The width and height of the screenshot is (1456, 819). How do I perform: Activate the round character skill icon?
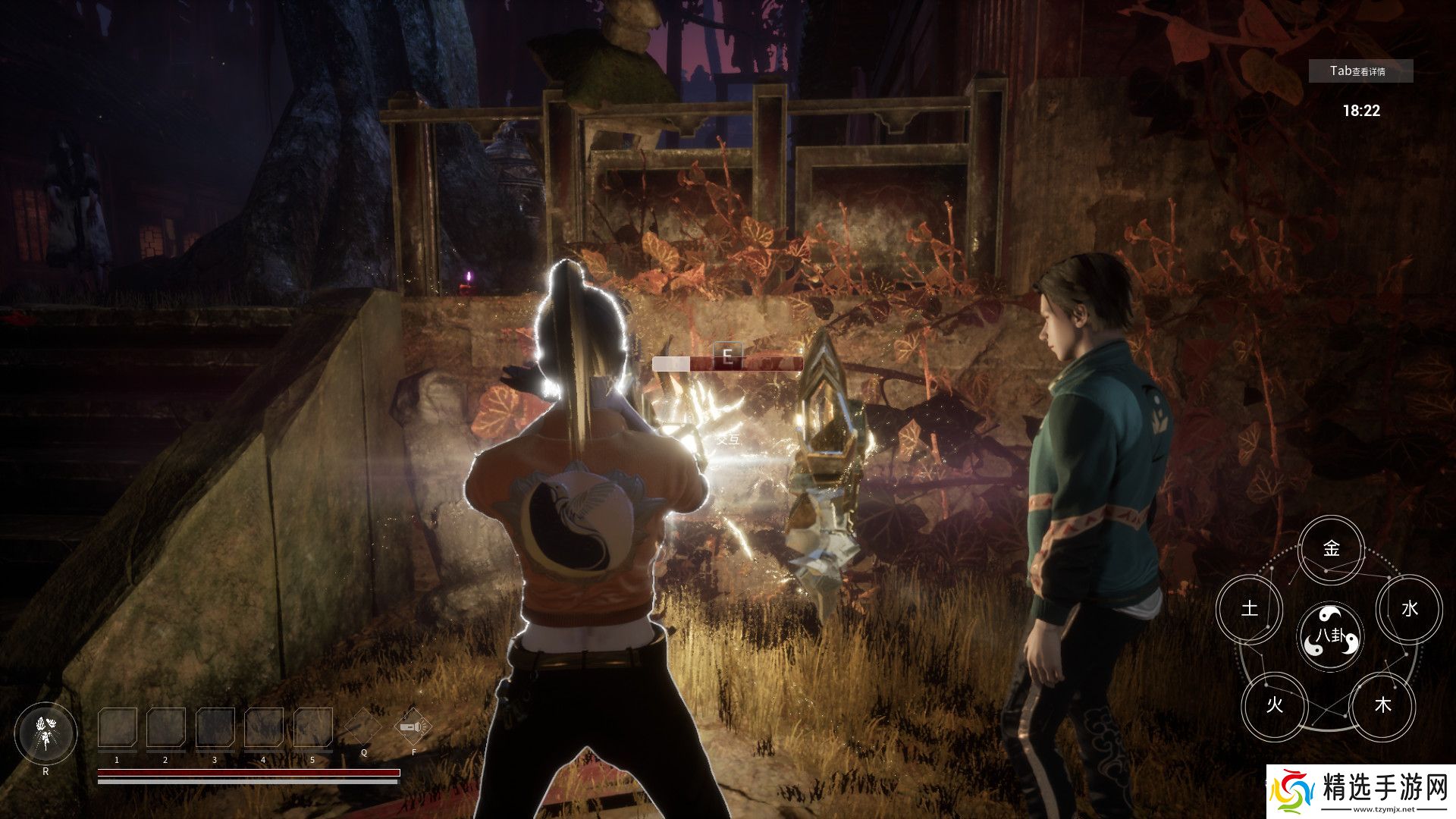point(45,734)
